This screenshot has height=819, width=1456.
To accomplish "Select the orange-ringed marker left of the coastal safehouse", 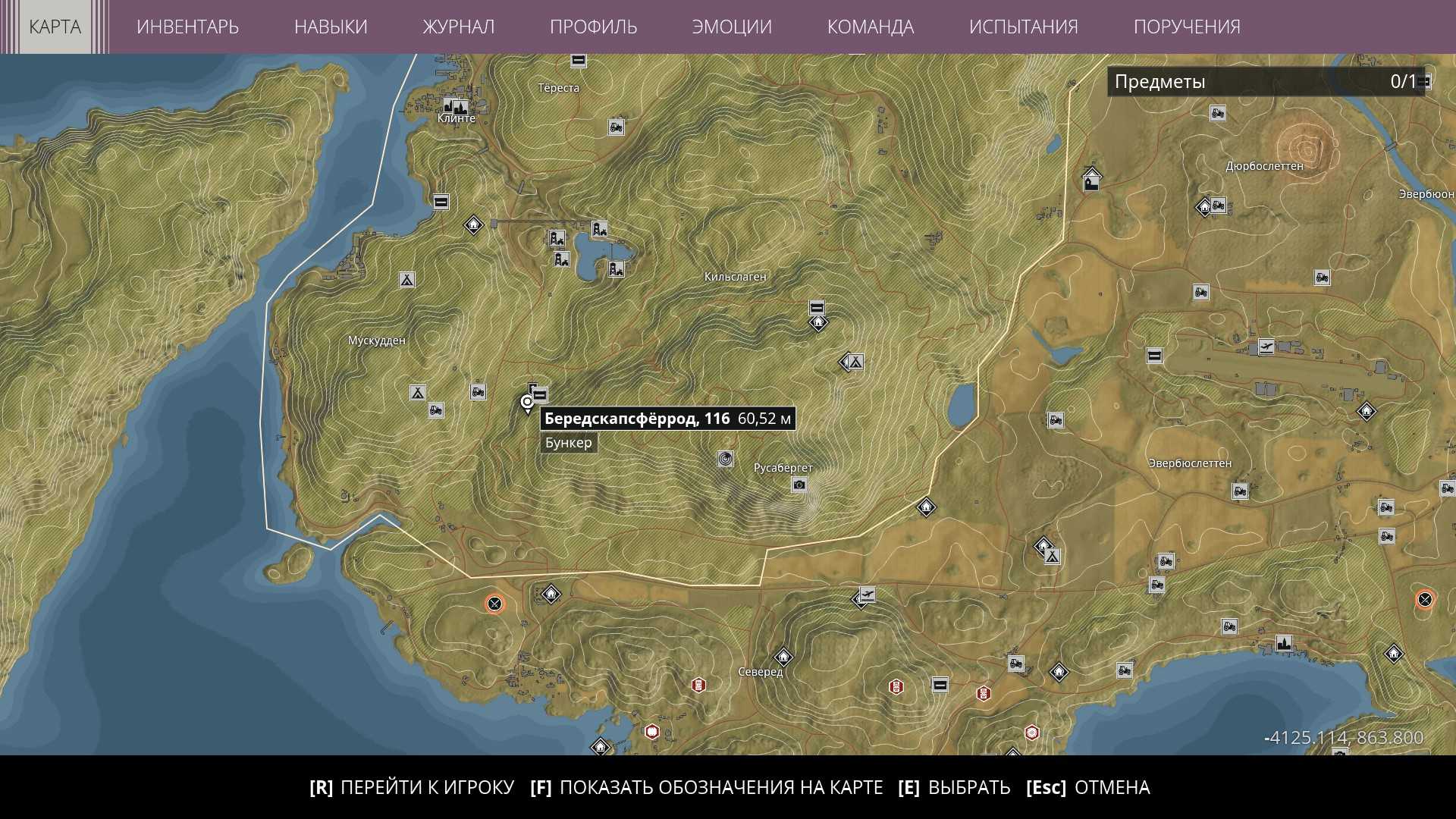I will point(494,604).
